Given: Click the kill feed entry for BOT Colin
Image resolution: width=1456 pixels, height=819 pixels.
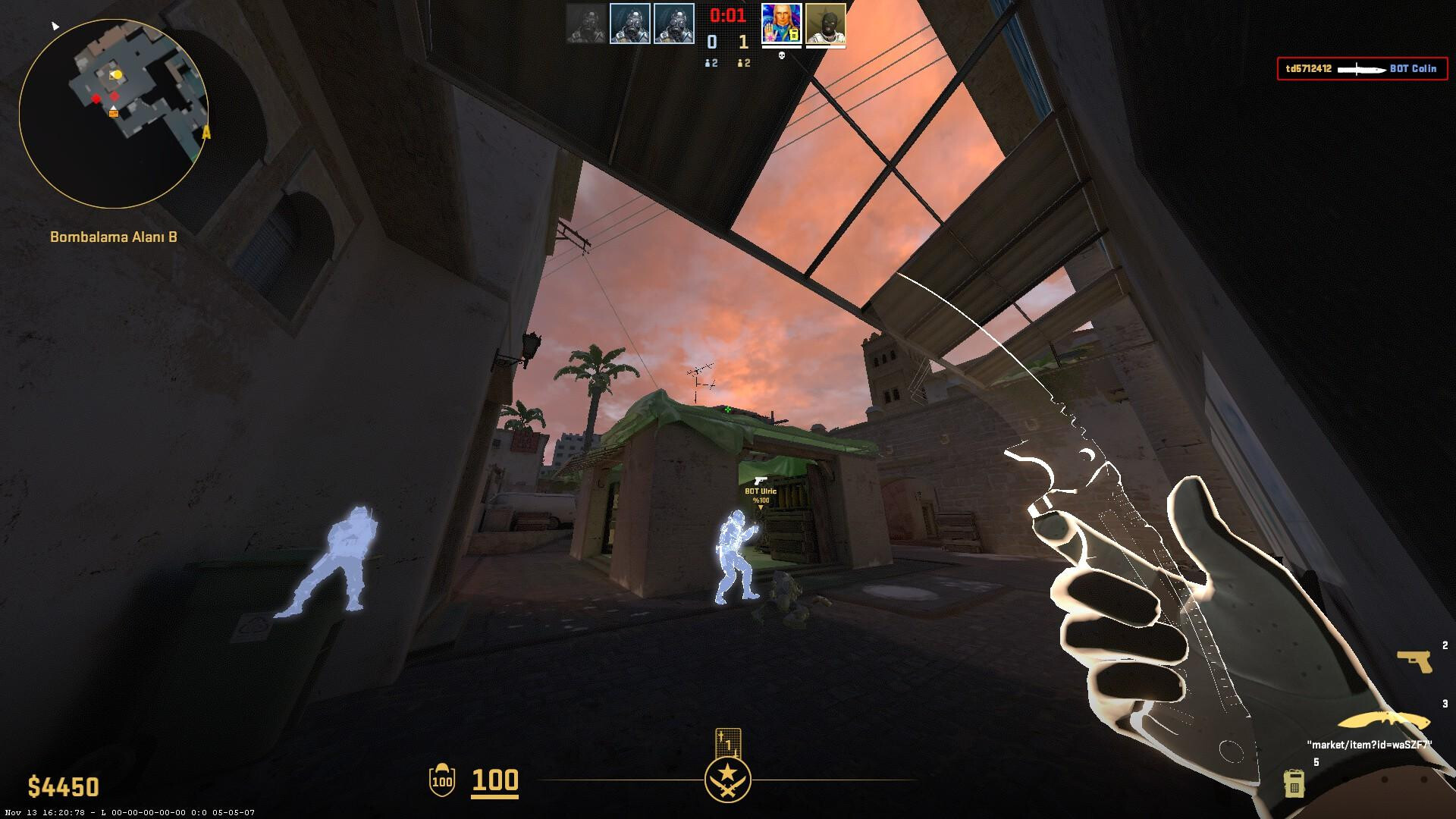Looking at the screenshot, I should pos(1361,69).
